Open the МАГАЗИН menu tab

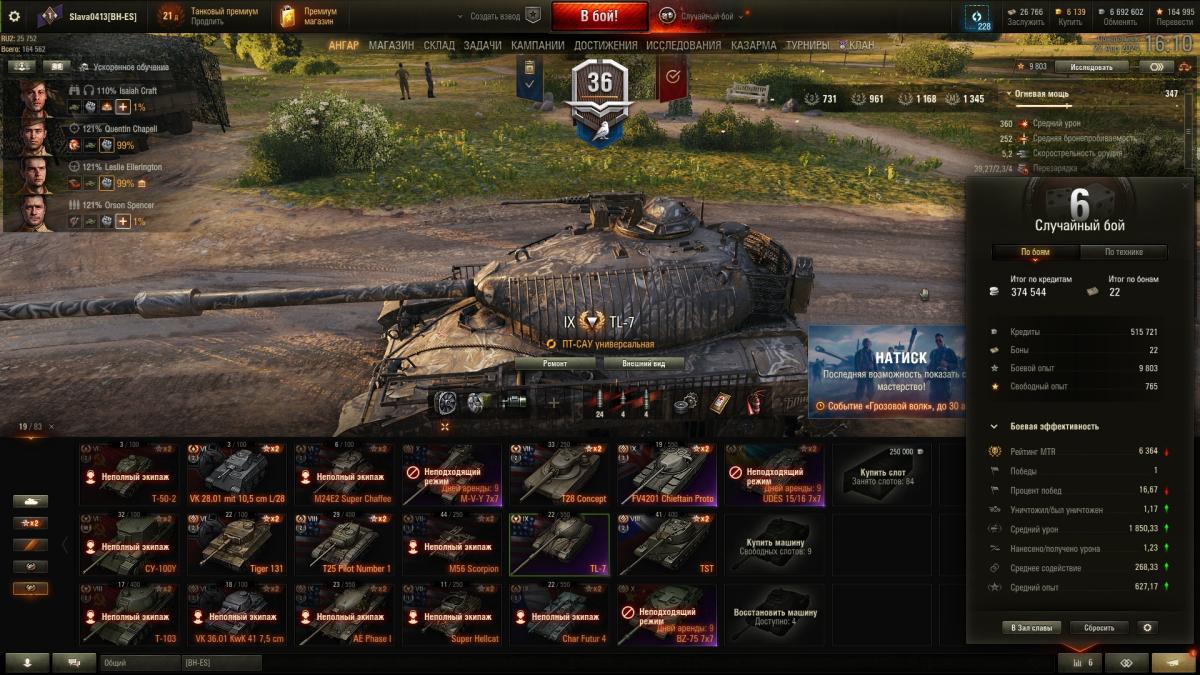391,45
